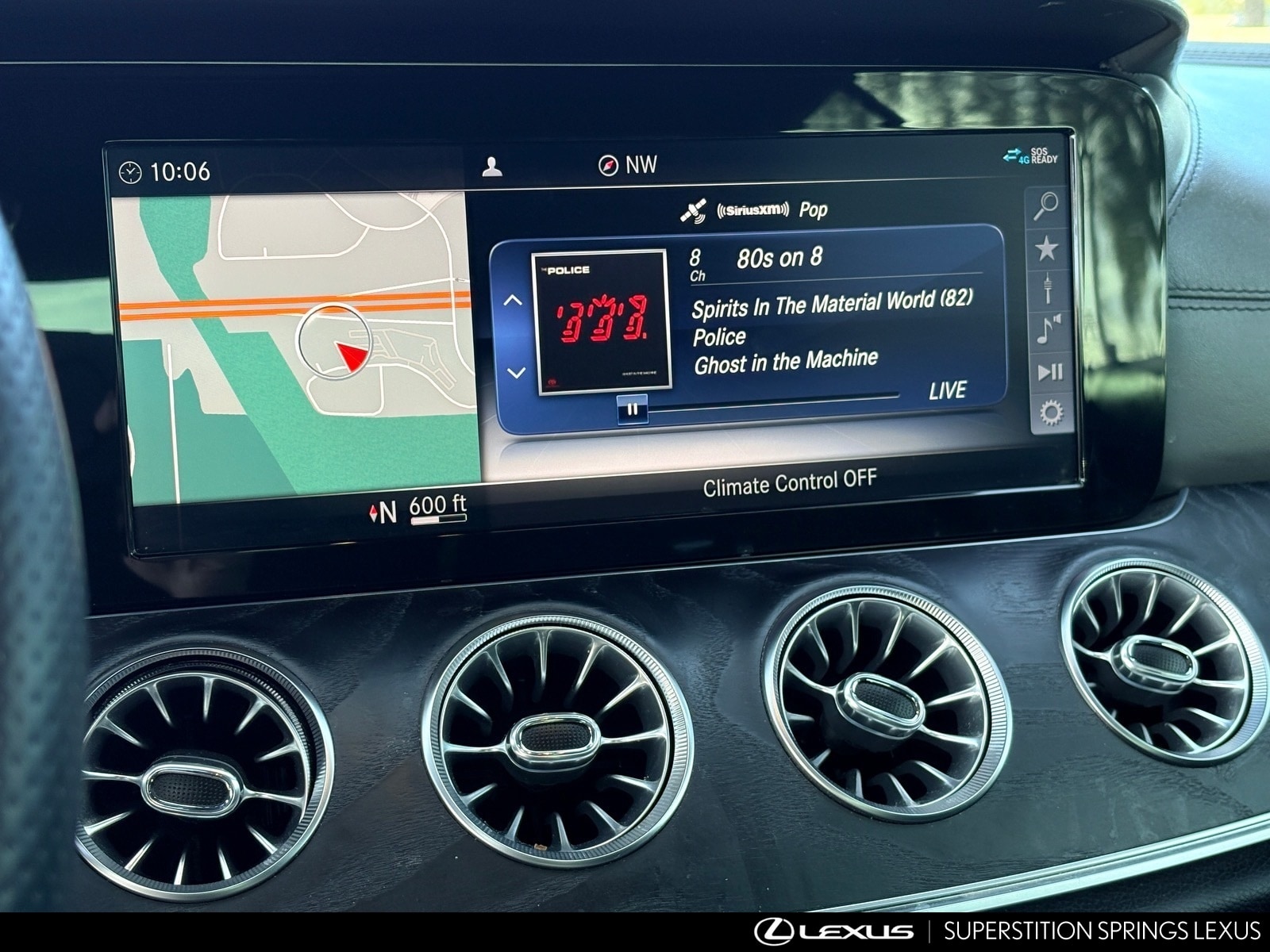Jump to LIVE broadcast

947,390
